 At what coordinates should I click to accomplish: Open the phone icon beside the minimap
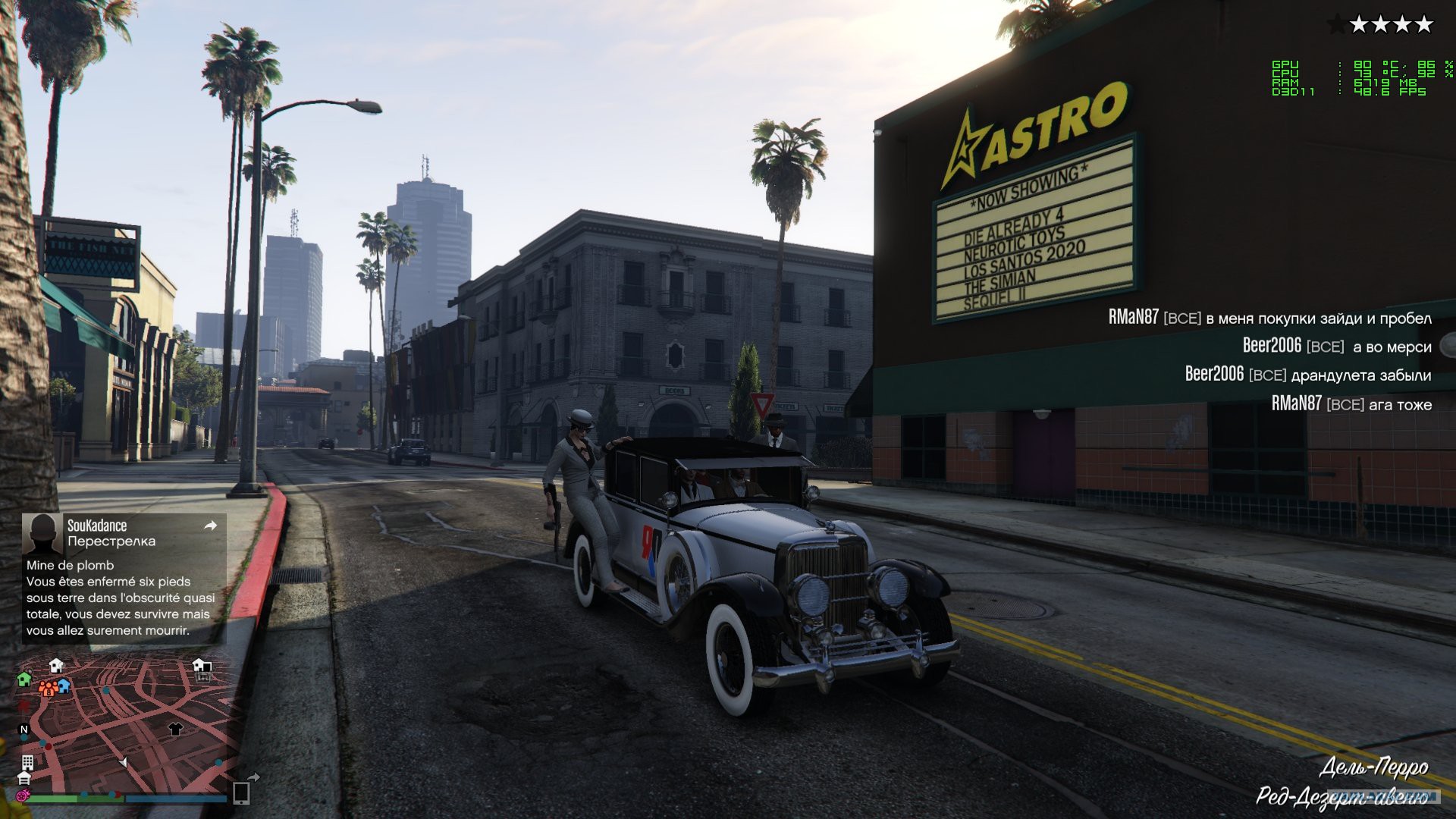pos(241,792)
